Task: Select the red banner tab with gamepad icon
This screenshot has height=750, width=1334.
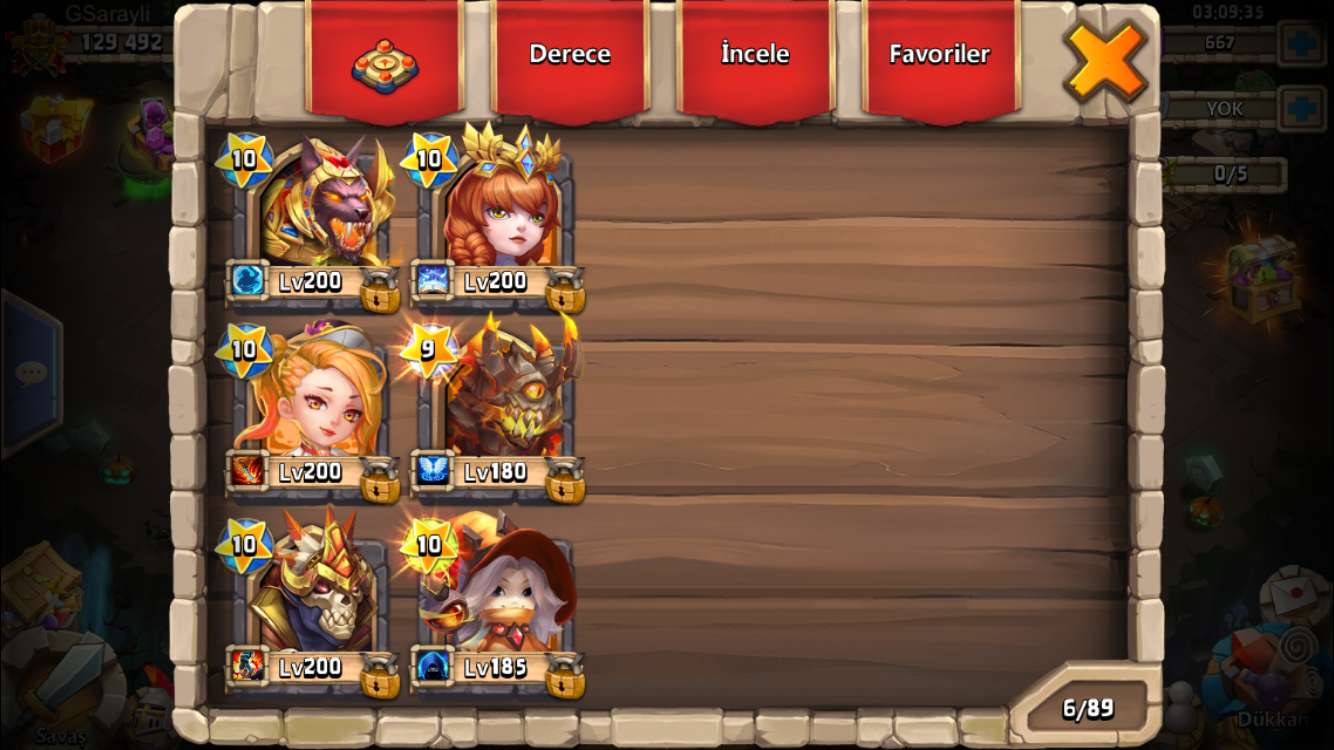Action: (385, 62)
